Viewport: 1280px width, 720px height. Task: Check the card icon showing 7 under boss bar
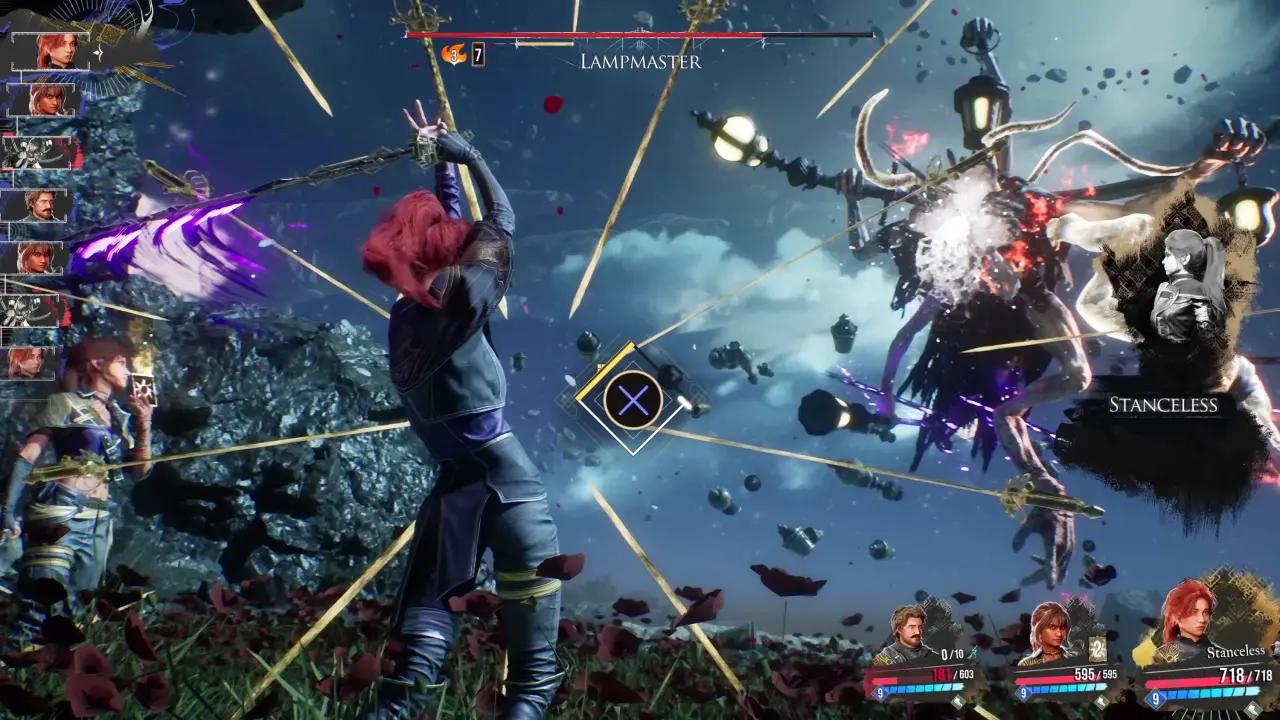click(479, 54)
